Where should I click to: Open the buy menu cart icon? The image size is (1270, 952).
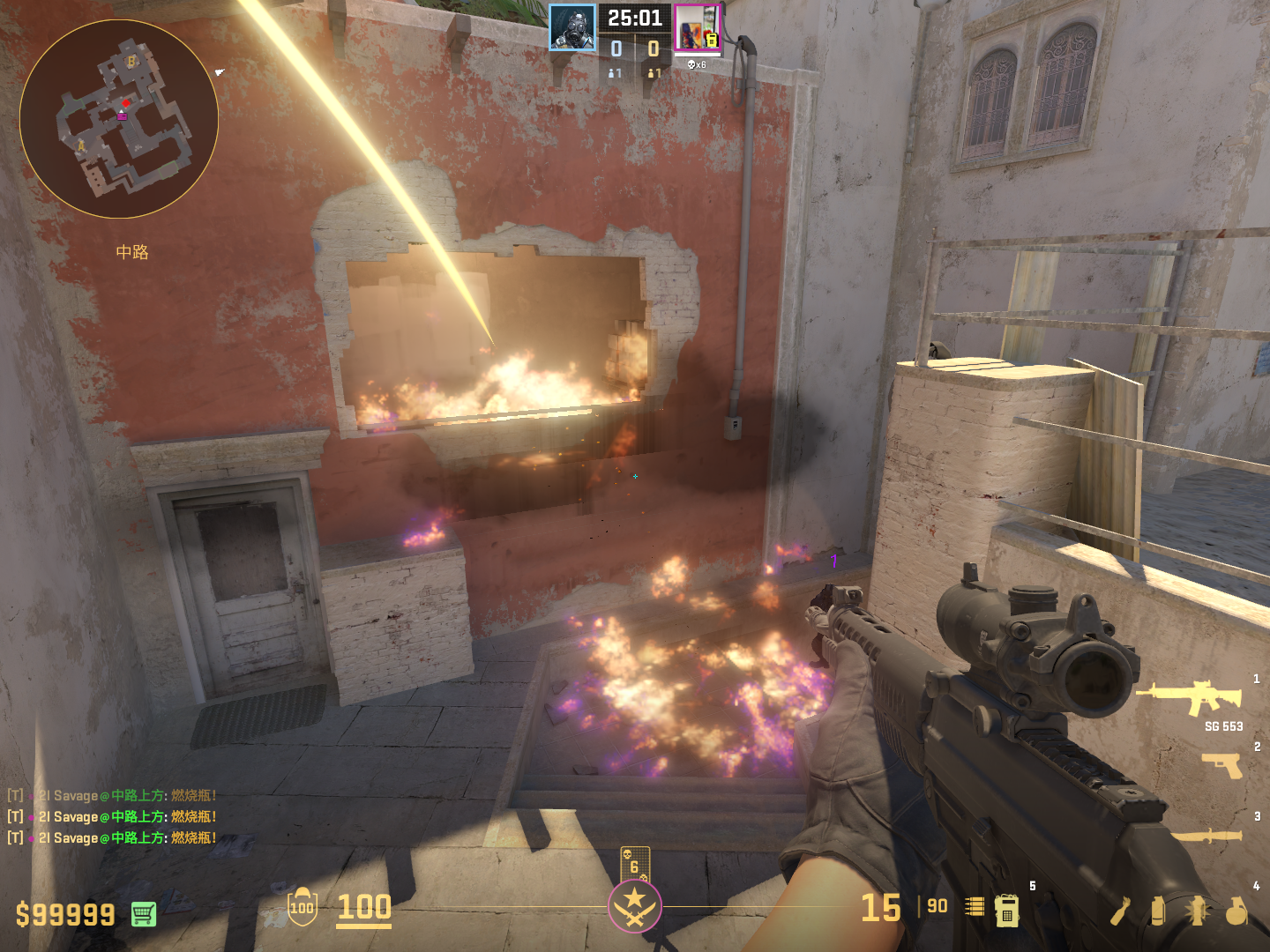pyautogui.click(x=144, y=914)
